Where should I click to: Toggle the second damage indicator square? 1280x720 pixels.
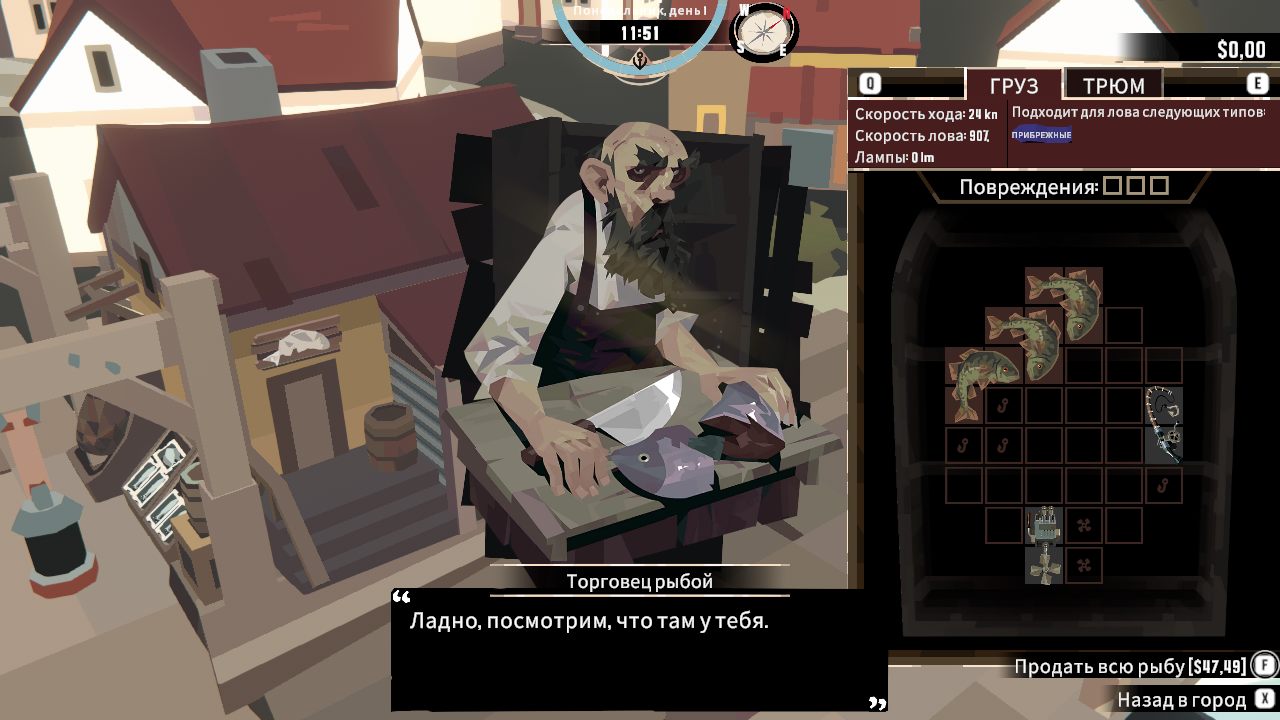[x=1136, y=184]
